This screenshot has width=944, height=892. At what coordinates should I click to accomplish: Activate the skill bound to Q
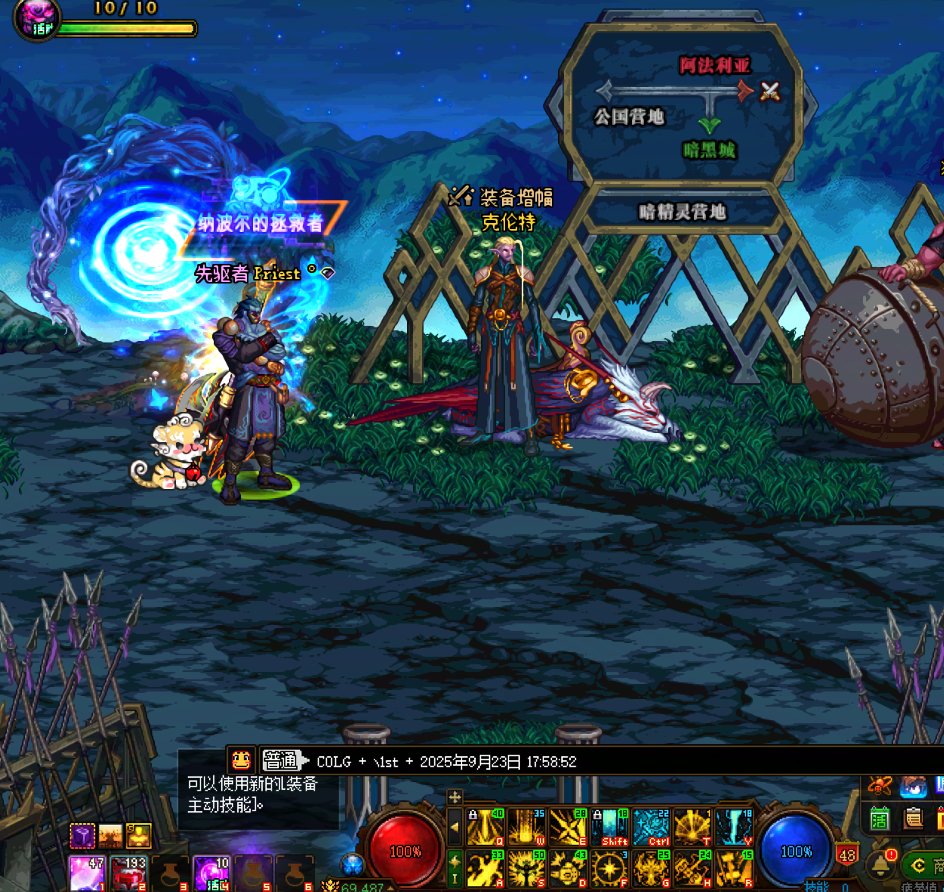coord(485,828)
